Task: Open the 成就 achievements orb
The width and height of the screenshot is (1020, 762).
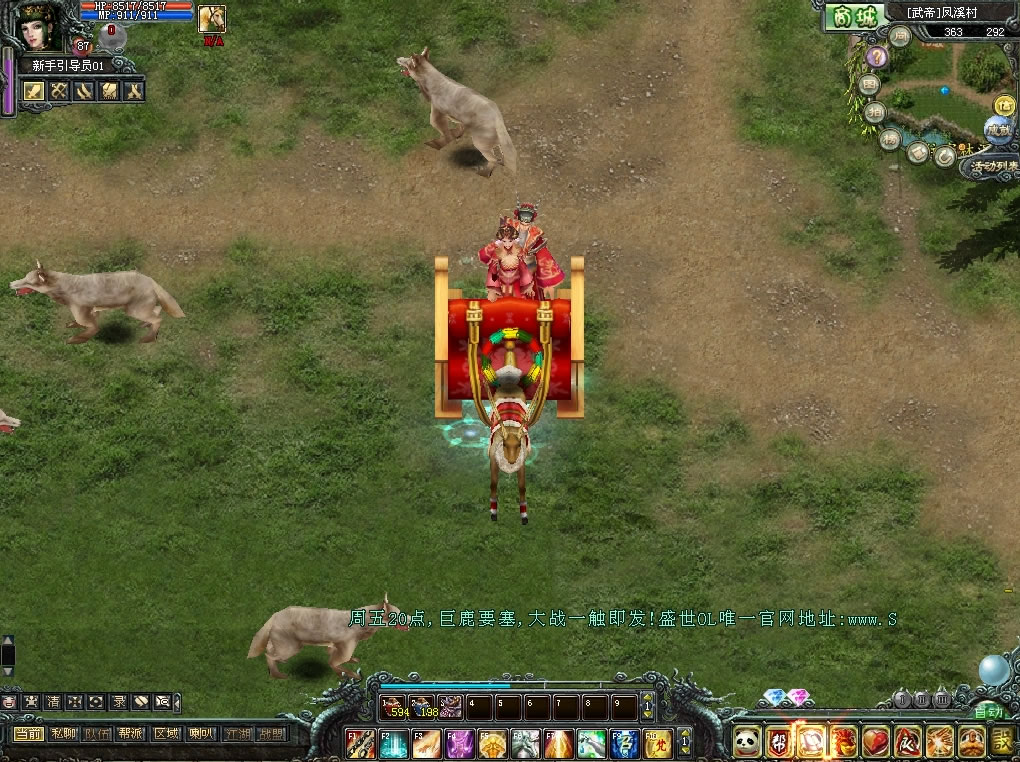Action: (x=997, y=129)
